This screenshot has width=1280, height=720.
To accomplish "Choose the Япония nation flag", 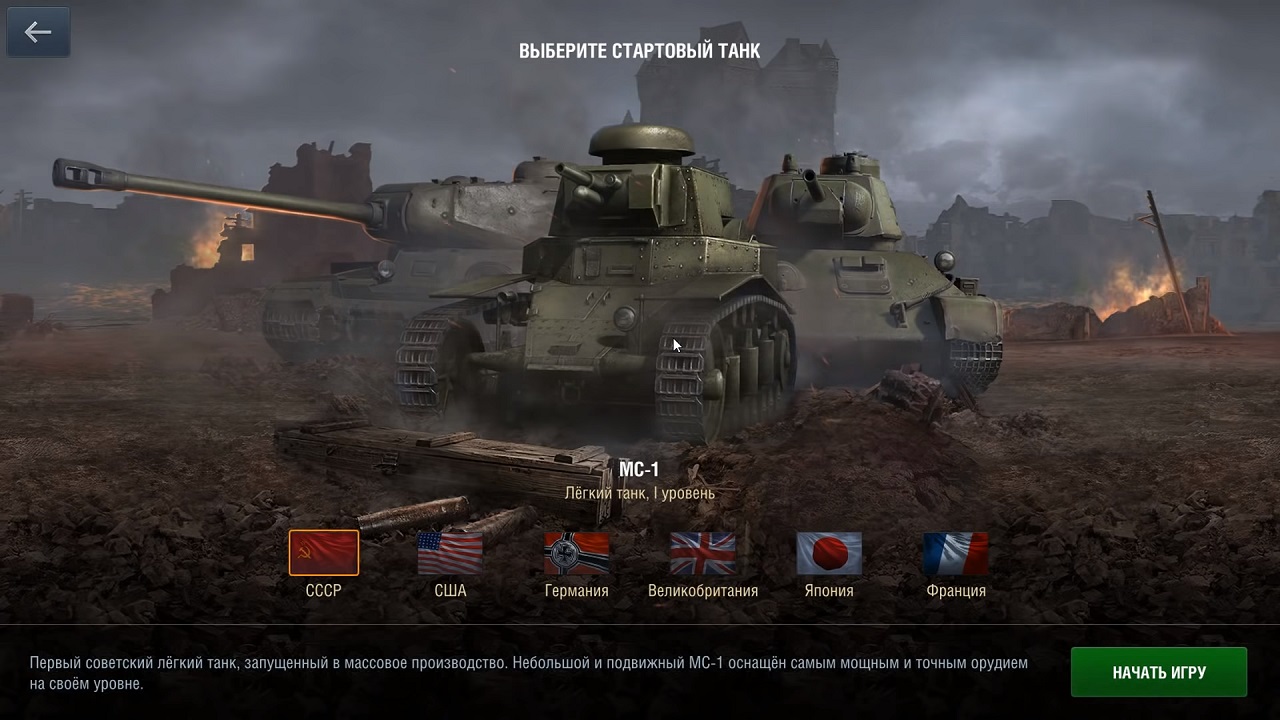I will [x=829, y=553].
